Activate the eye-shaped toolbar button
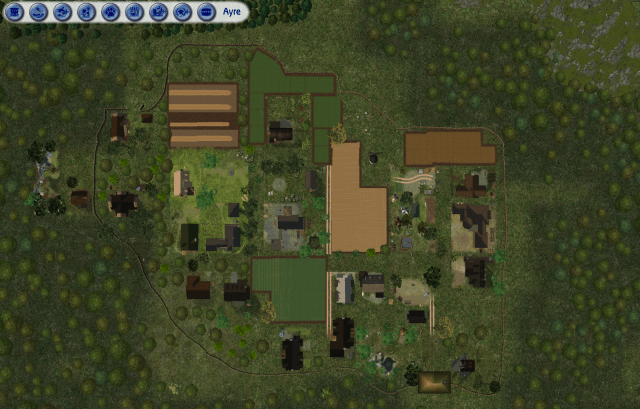The width and height of the screenshot is (640, 409). pos(182,12)
